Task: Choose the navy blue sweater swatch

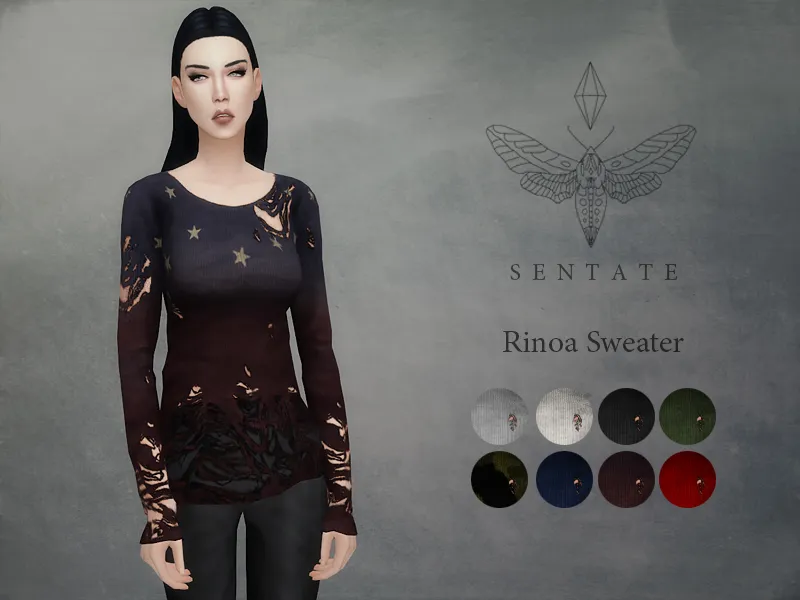Action: point(564,479)
